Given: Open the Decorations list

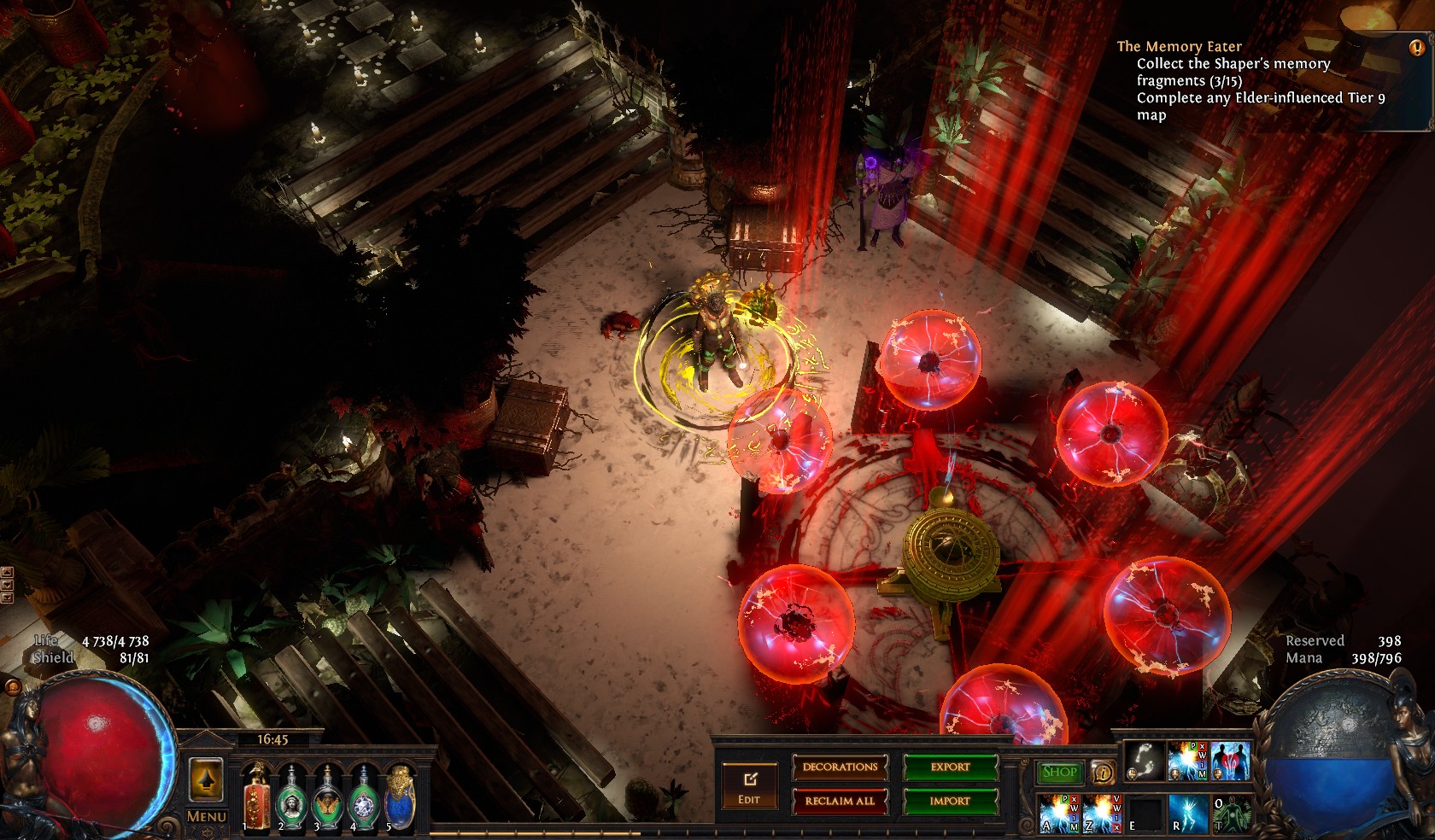Looking at the screenshot, I should point(840,767).
